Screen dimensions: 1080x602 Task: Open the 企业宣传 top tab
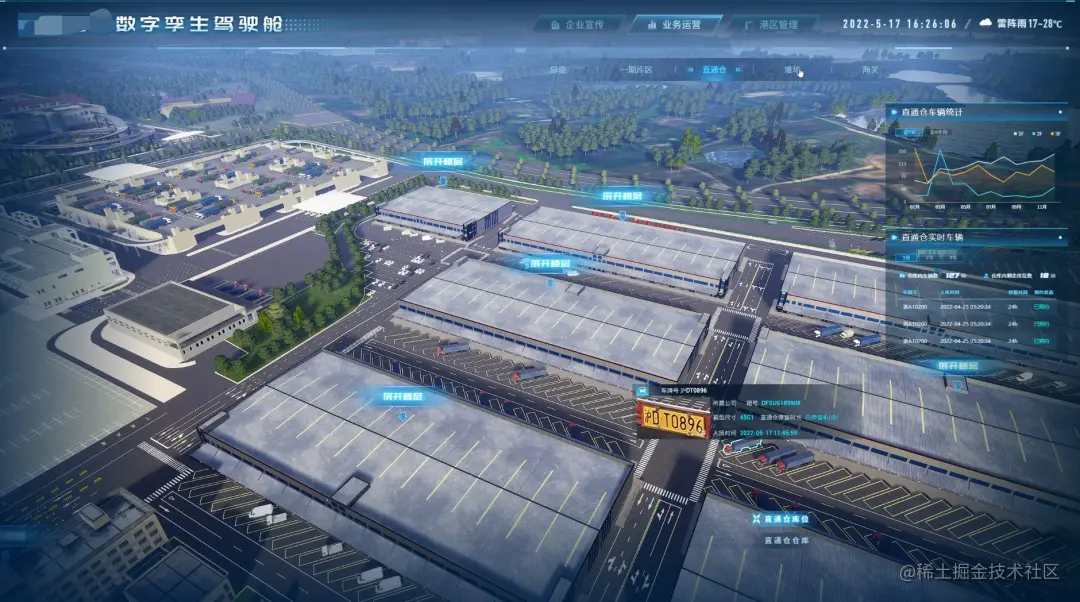pyautogui.click(x=579, y=23)
